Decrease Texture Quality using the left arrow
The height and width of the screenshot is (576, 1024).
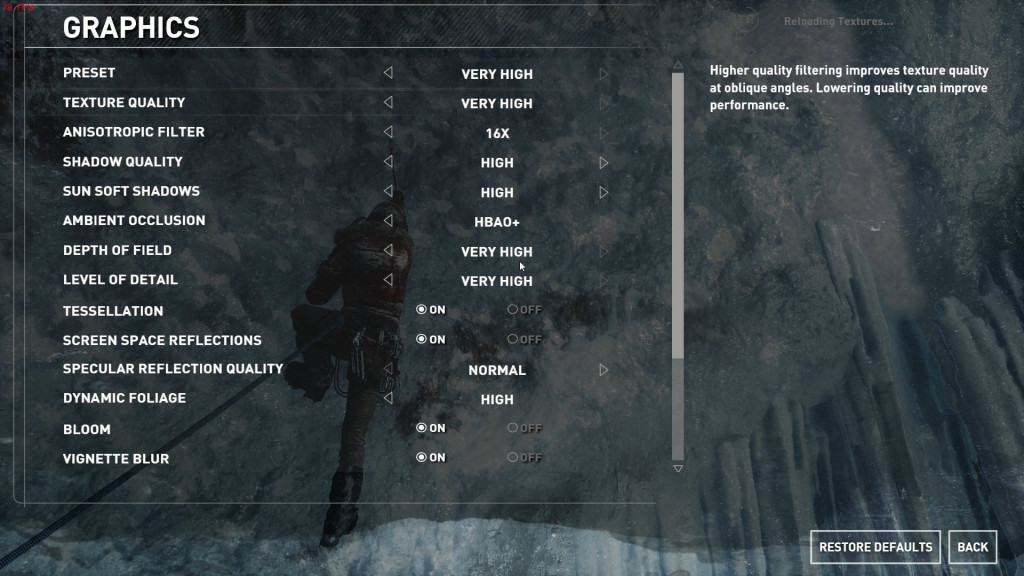388,102
